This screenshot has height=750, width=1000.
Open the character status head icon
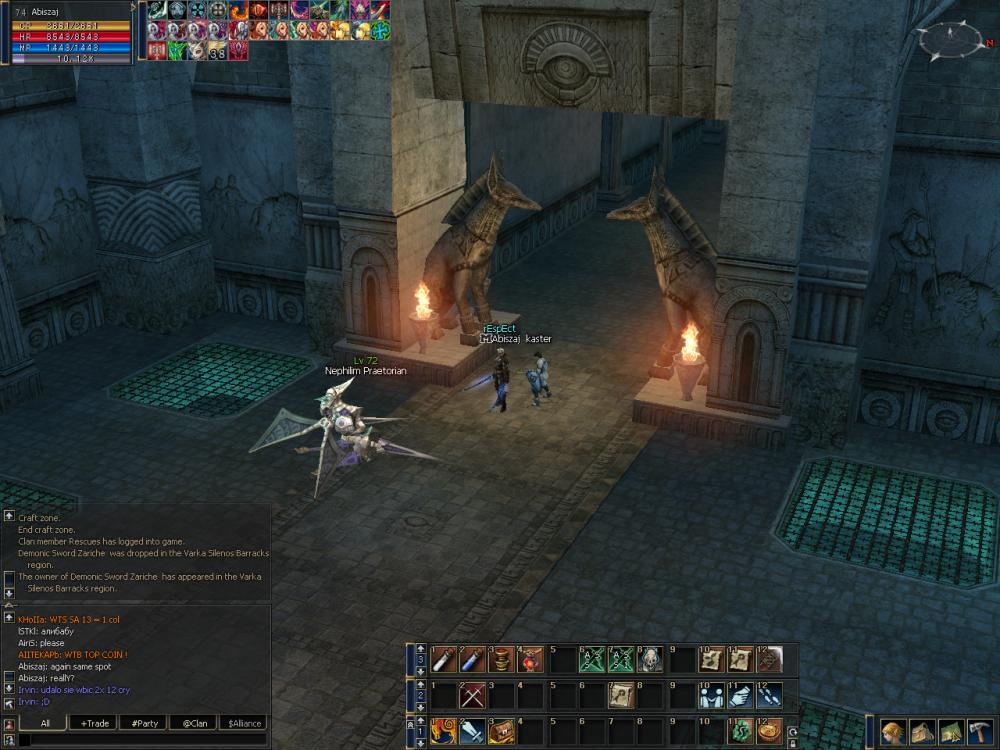(x=893, y=731)
